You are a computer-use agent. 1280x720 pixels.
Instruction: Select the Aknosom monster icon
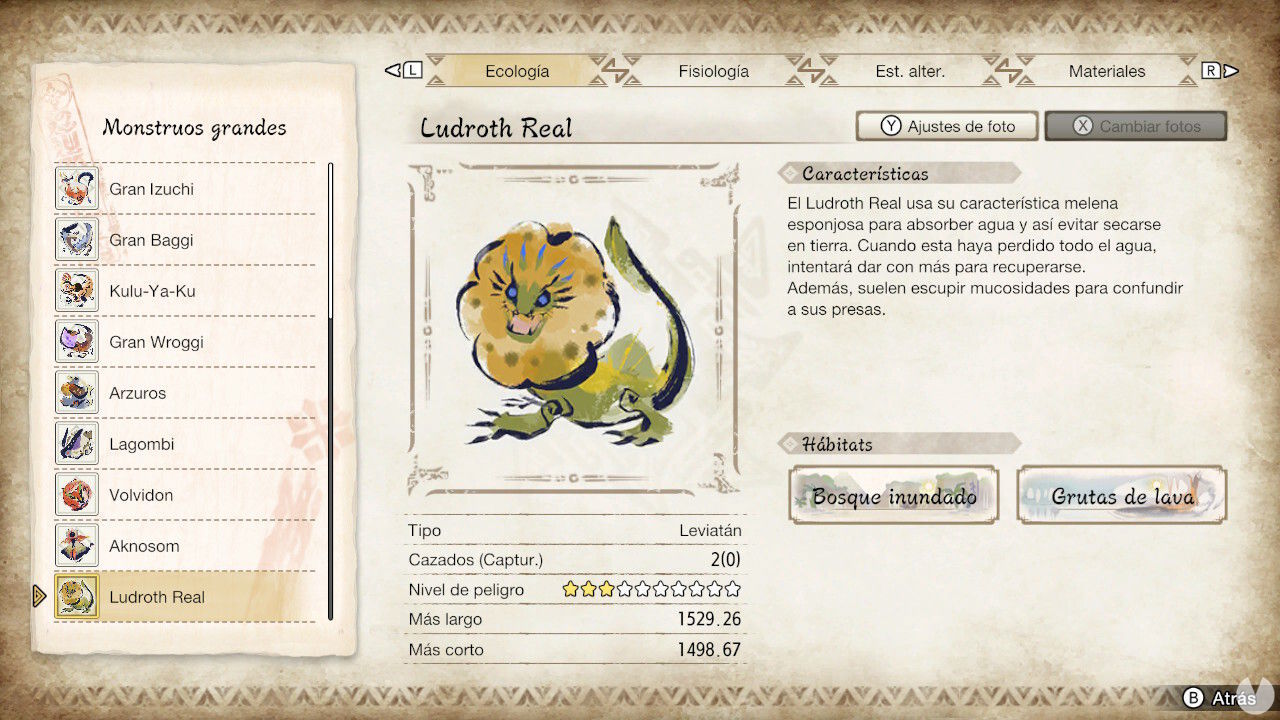point(77,545)
